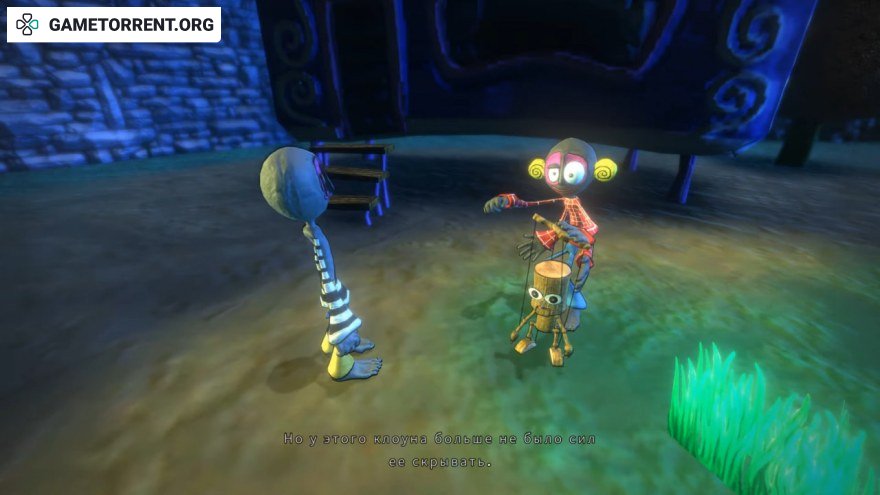
Task: Click the GAMETORRENT.ORG watermark logo
Action: 114,24
